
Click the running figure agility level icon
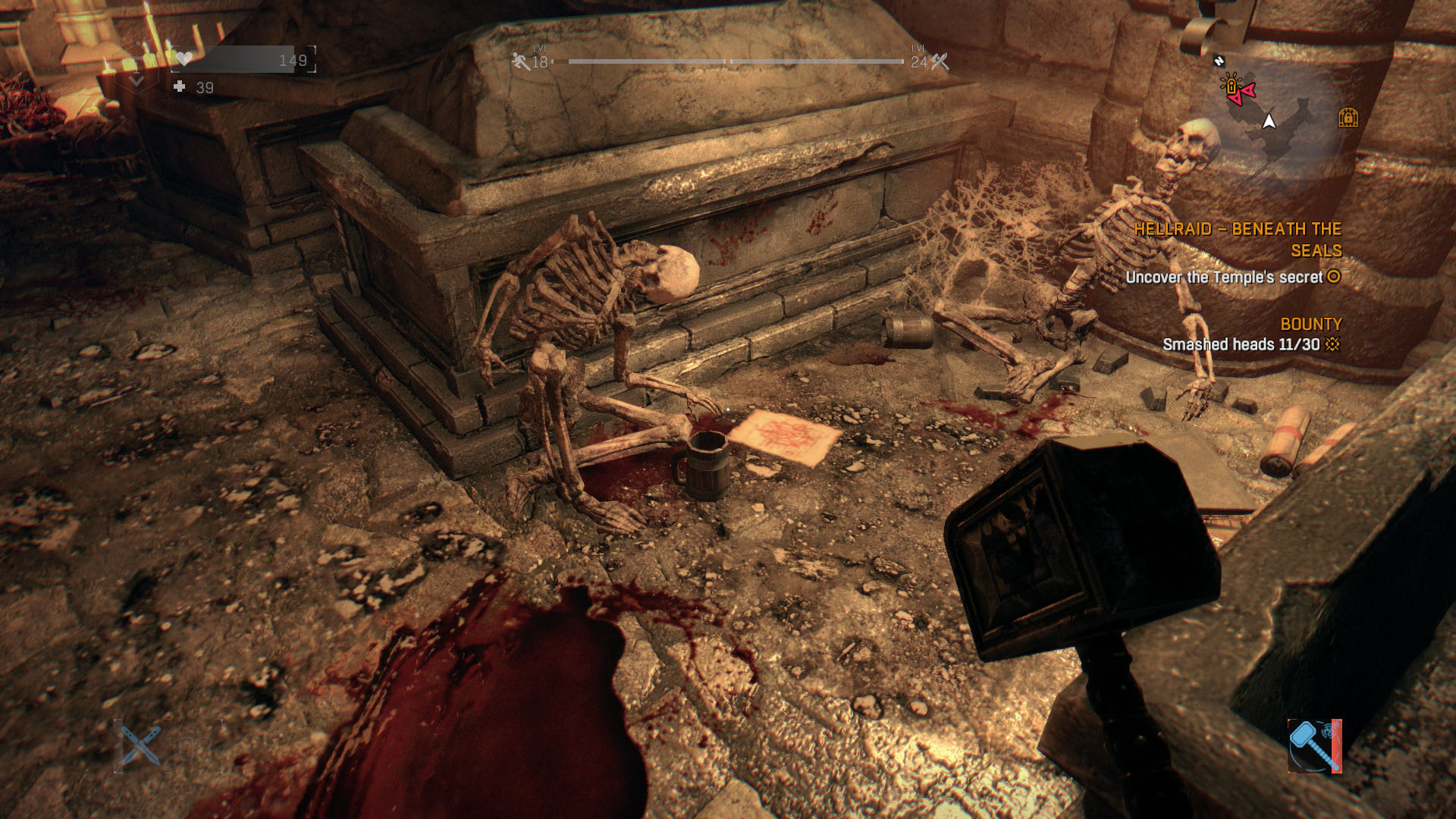click(520, 61)
